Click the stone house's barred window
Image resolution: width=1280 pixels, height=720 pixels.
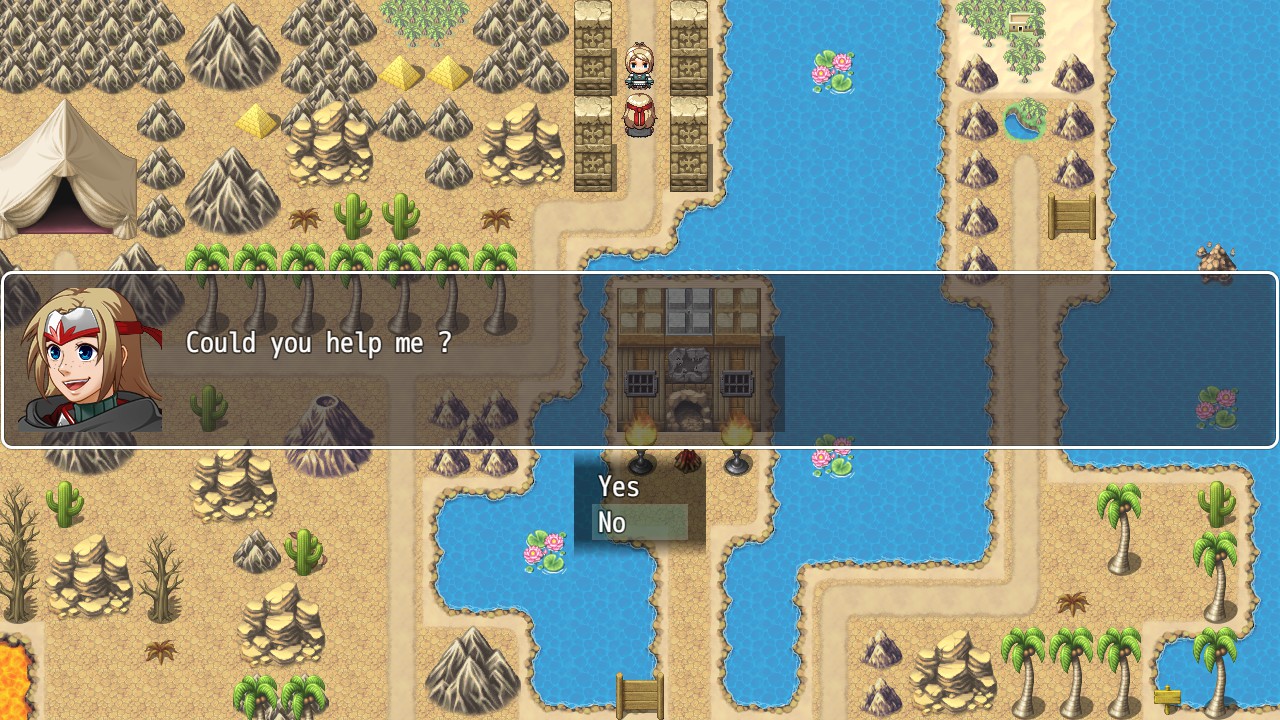click(x=640, y=385)
